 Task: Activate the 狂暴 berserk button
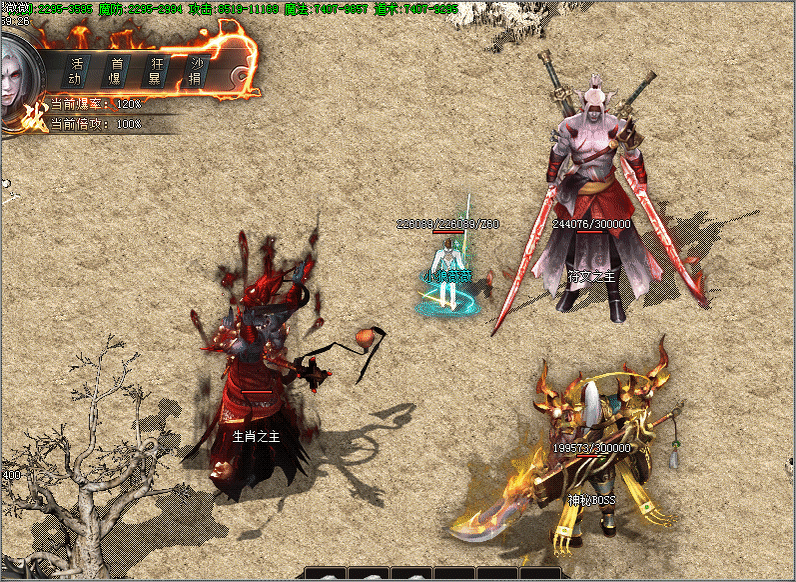click(x=157, y=70)
